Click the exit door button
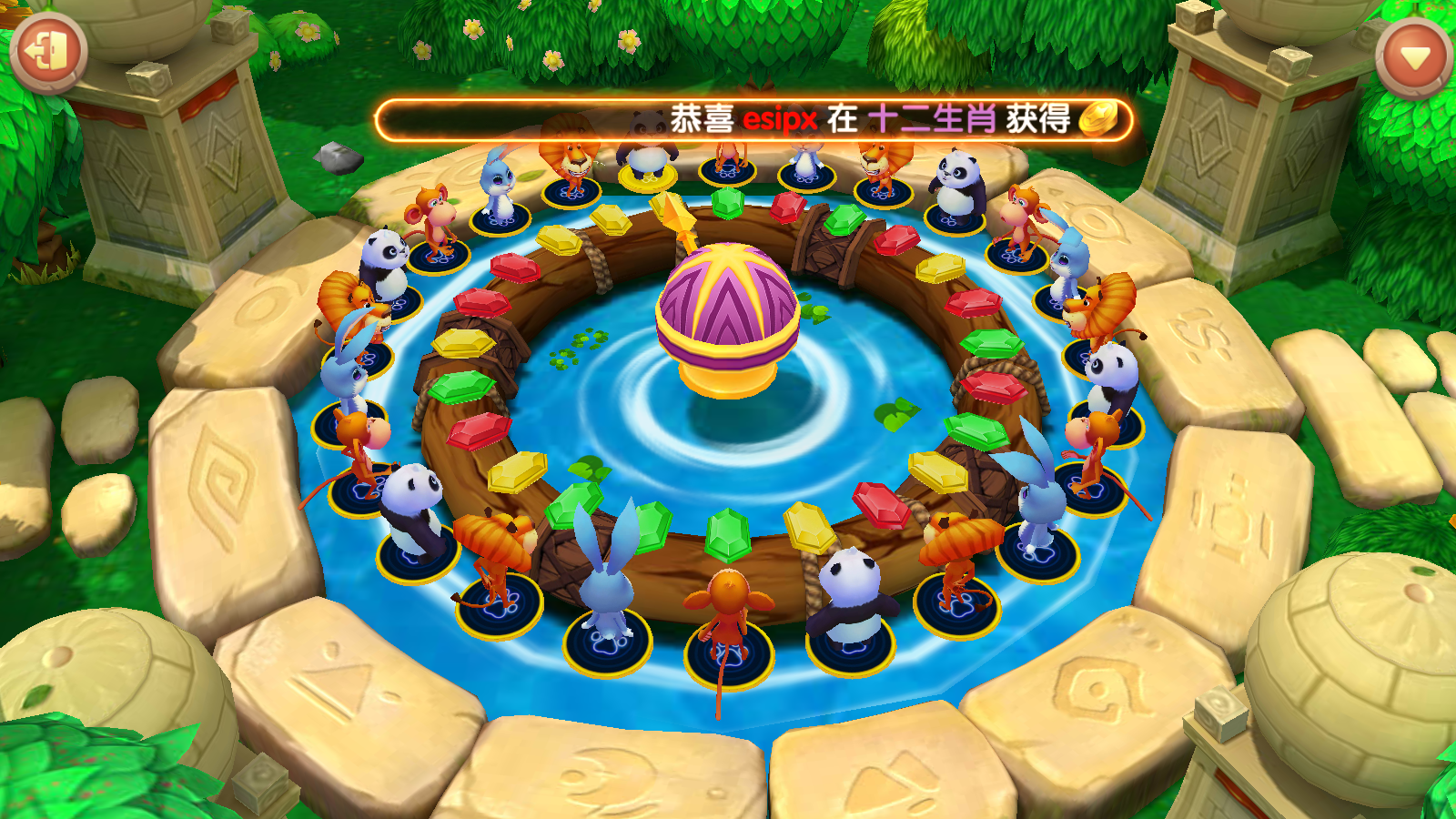The image size is (1456, 819). 48,52
